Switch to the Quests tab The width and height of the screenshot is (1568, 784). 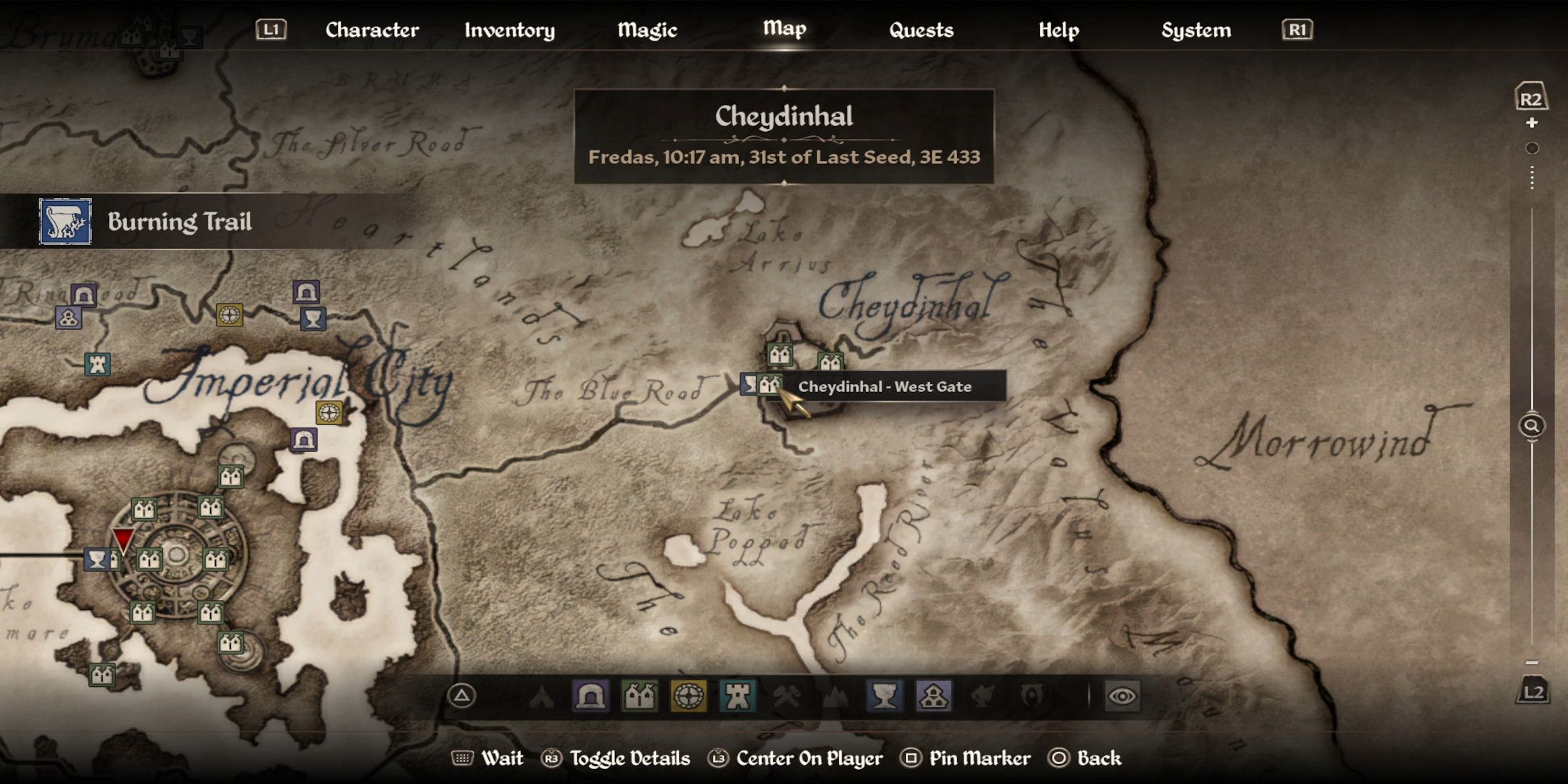point(921,30)
